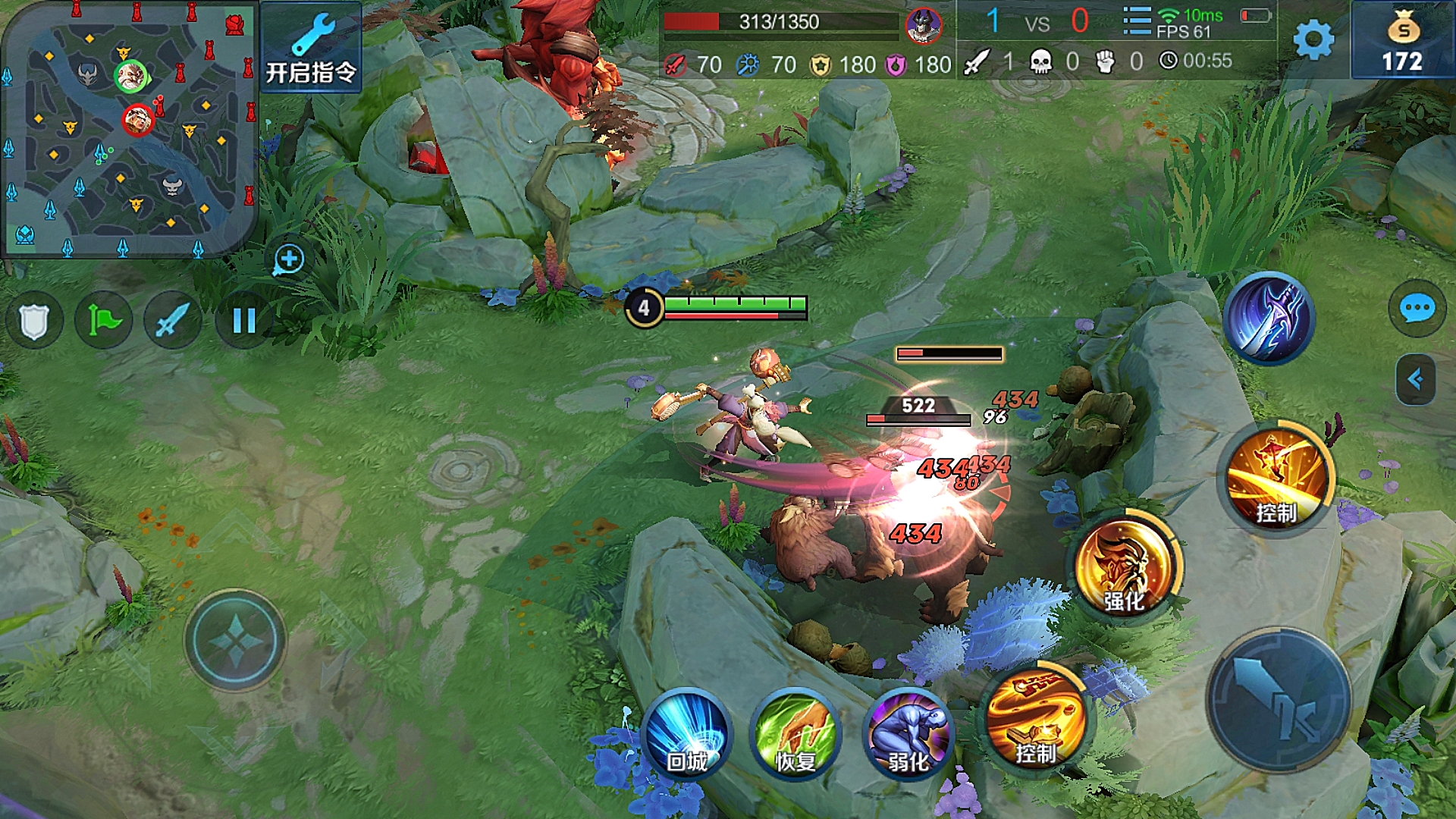The height and width of the screenshot is (819, 1456).
Task: Open the gold coin shop
Action: tap(1402, 41)
